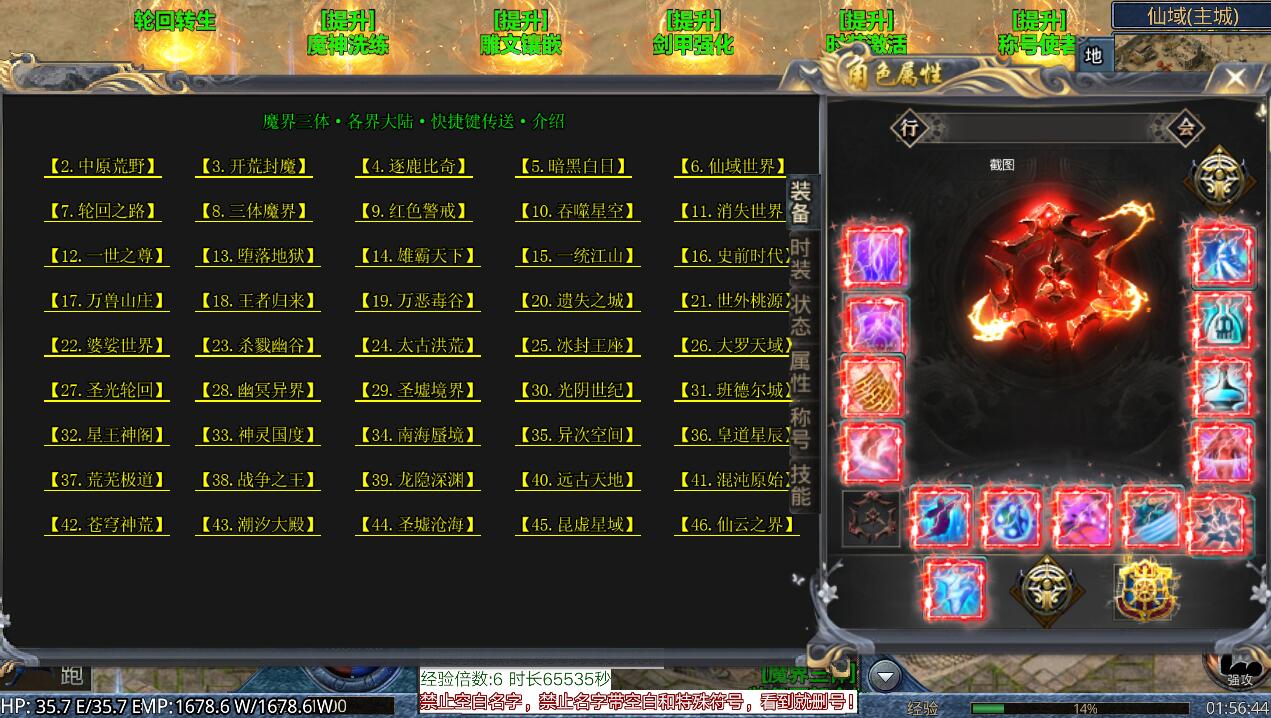Choose 【14.雄霸天下】 destination
This screenshot has width=1271, height=718.
point(418,256)
